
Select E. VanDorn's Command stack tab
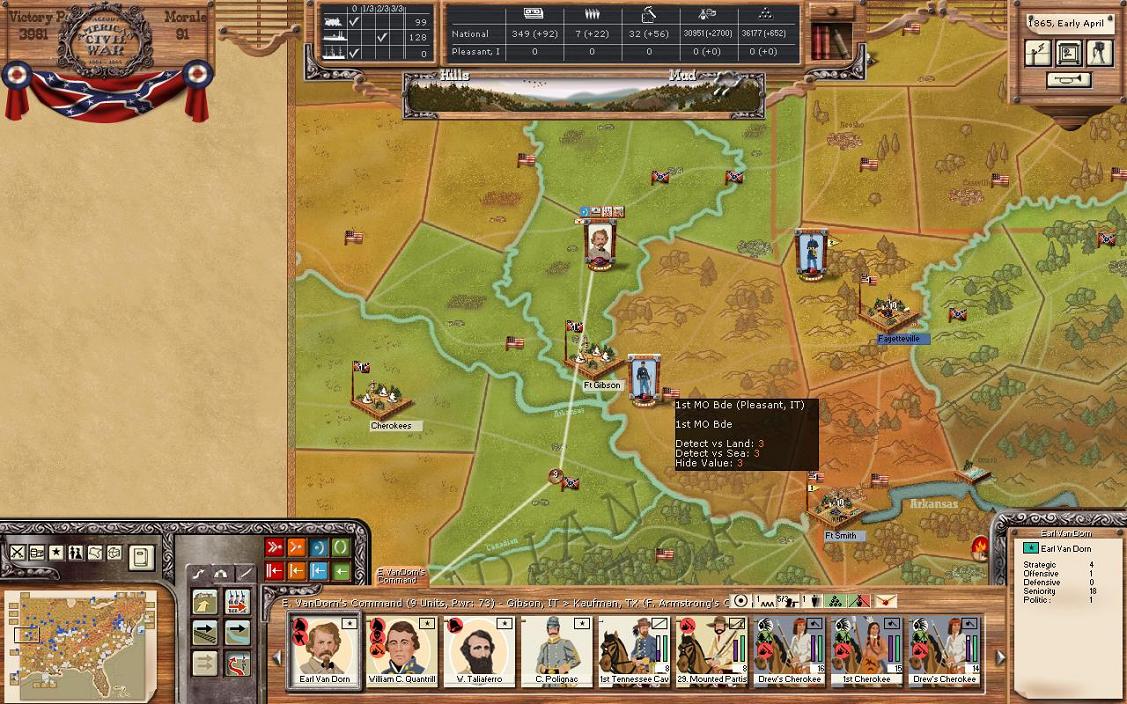coord(401,576)
